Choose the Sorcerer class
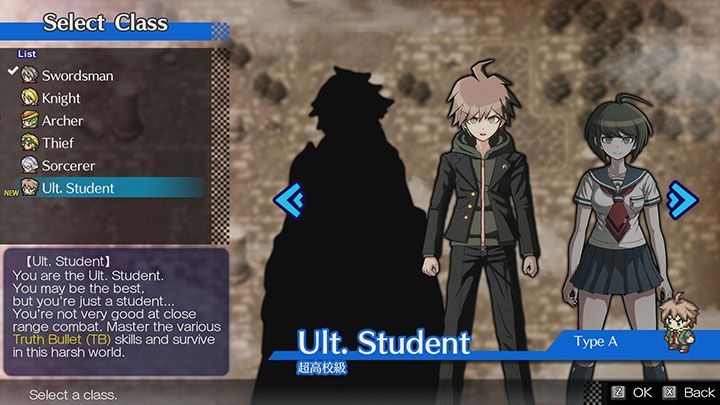The width and height of the screenshot is (720, 405). click(68, 165)
